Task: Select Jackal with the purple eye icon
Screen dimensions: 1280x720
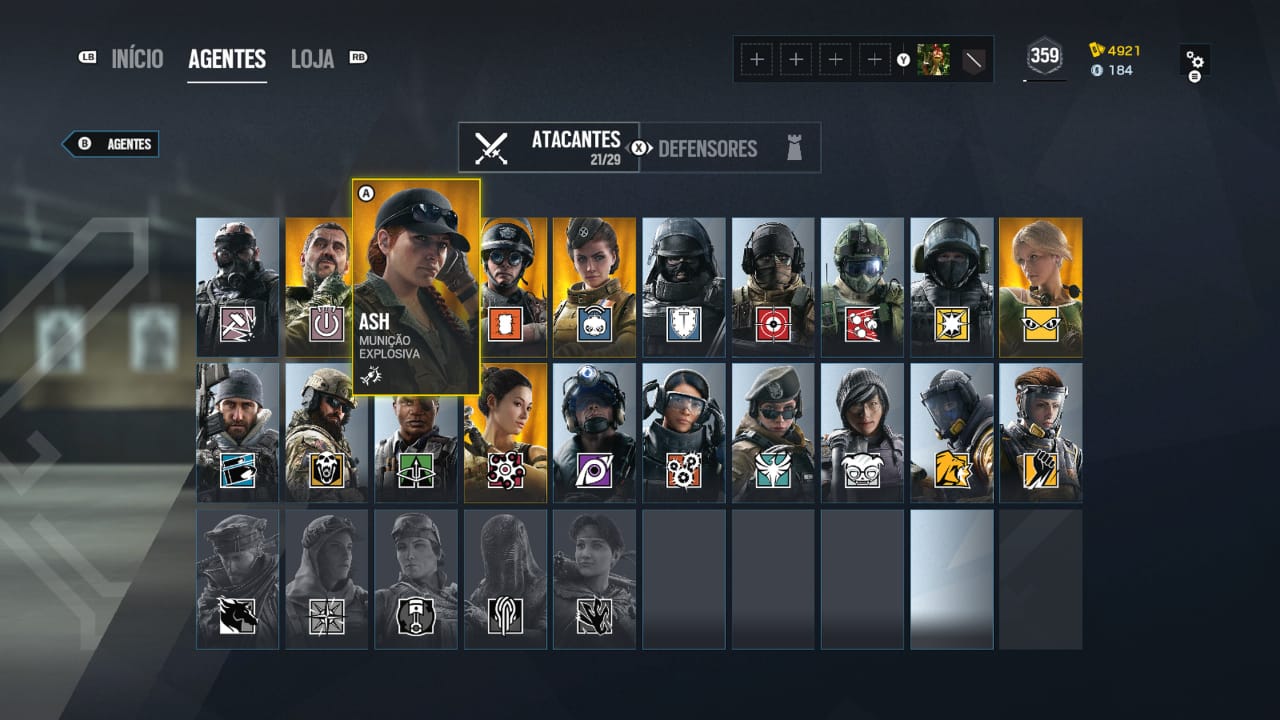Action: pyautogui.click(x=596, y=470)
